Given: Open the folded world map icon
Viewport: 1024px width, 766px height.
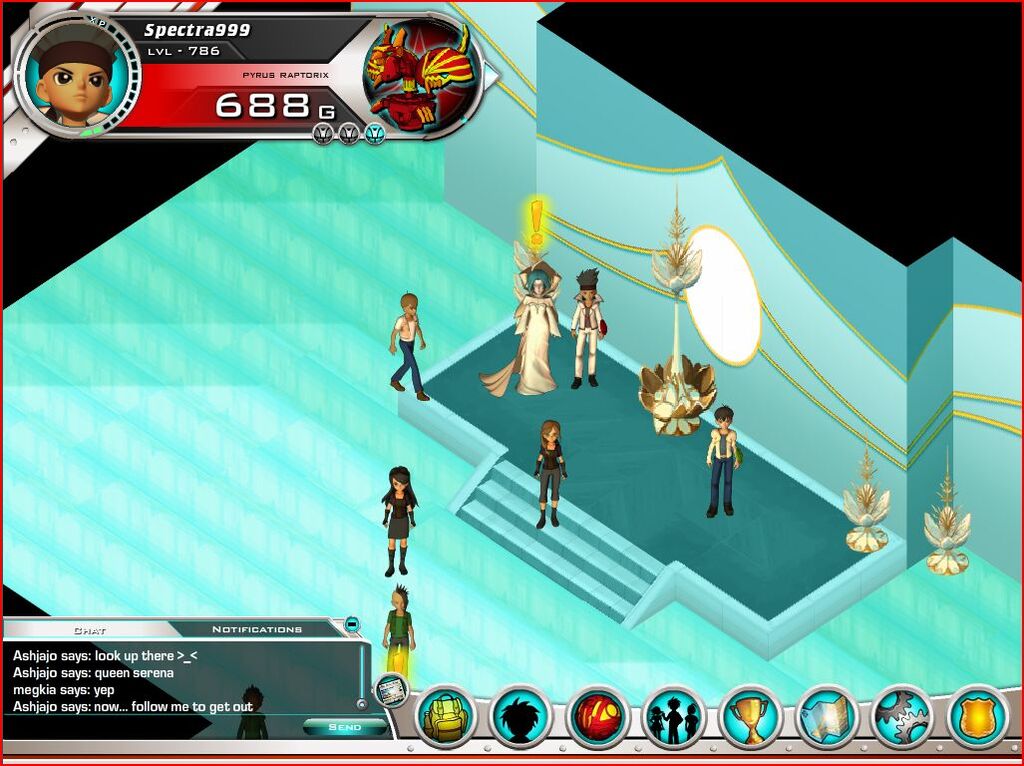Looking at the screenshot, I should 827,716.
